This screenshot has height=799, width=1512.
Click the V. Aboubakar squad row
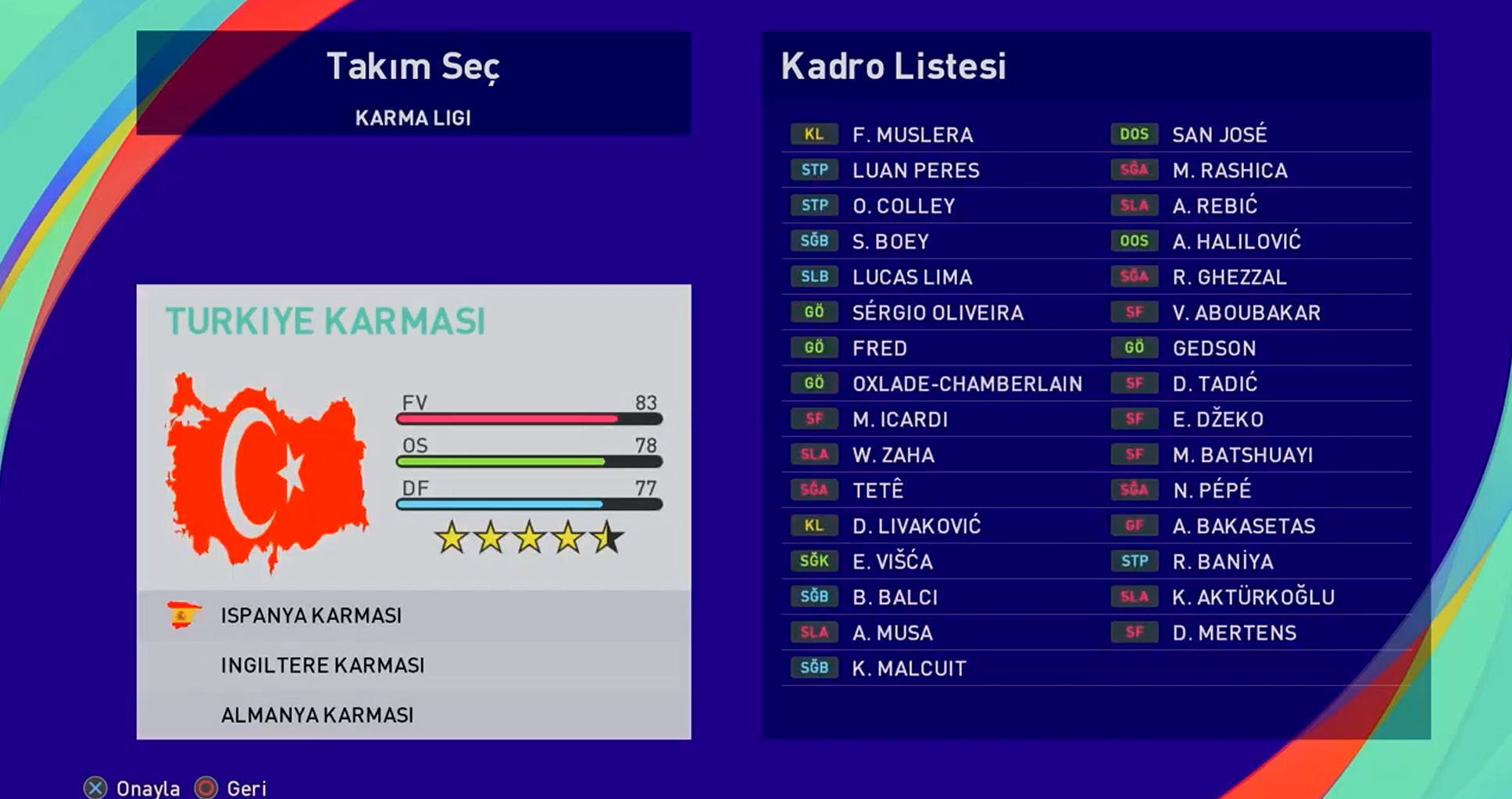1246,313
